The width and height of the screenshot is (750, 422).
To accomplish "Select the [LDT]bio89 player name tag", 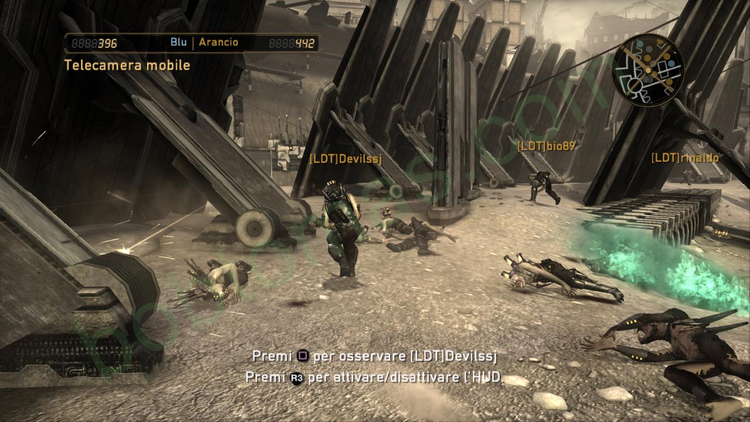I will 546,146.
